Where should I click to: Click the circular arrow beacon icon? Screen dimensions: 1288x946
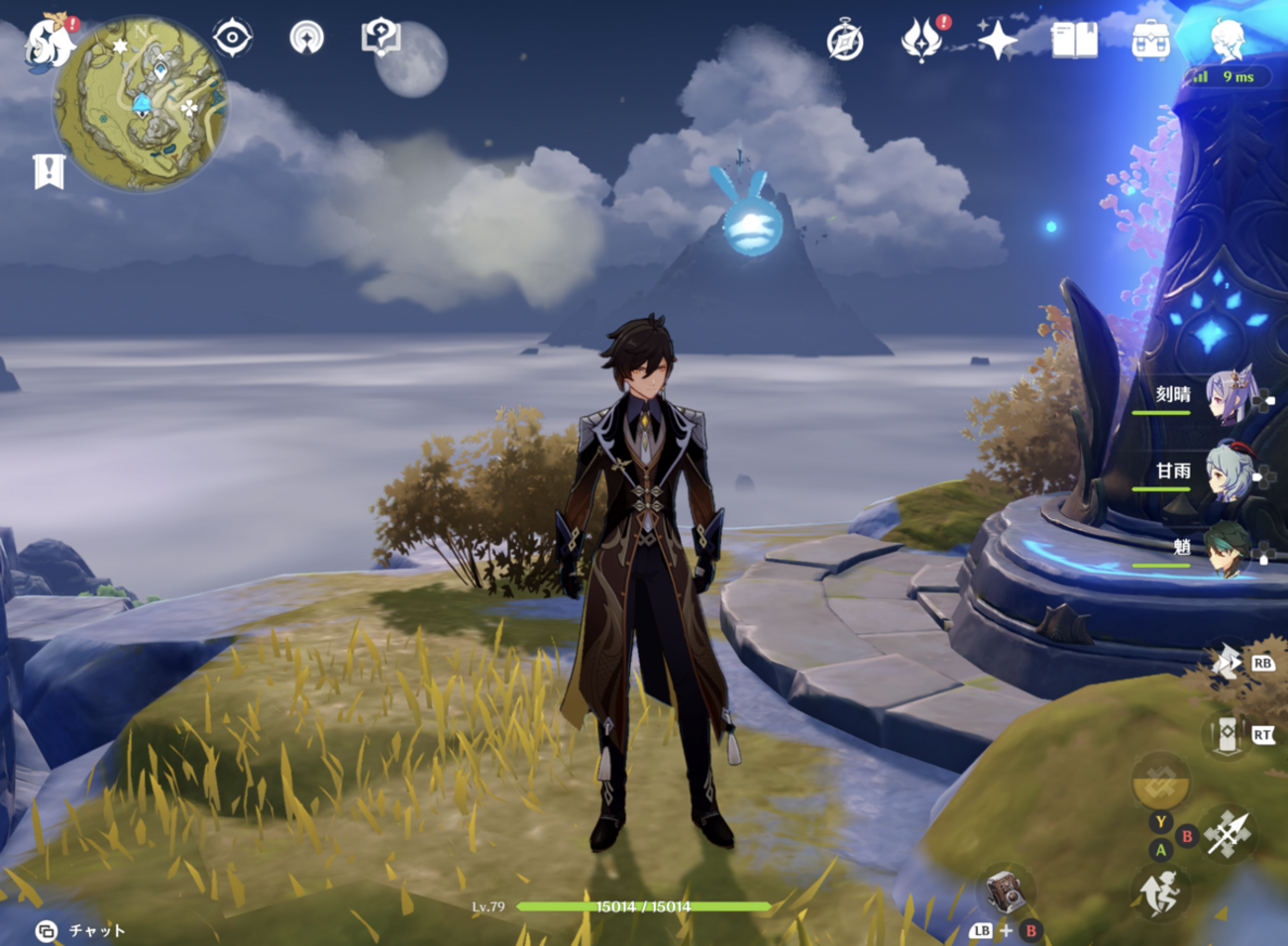coord(307,39)
